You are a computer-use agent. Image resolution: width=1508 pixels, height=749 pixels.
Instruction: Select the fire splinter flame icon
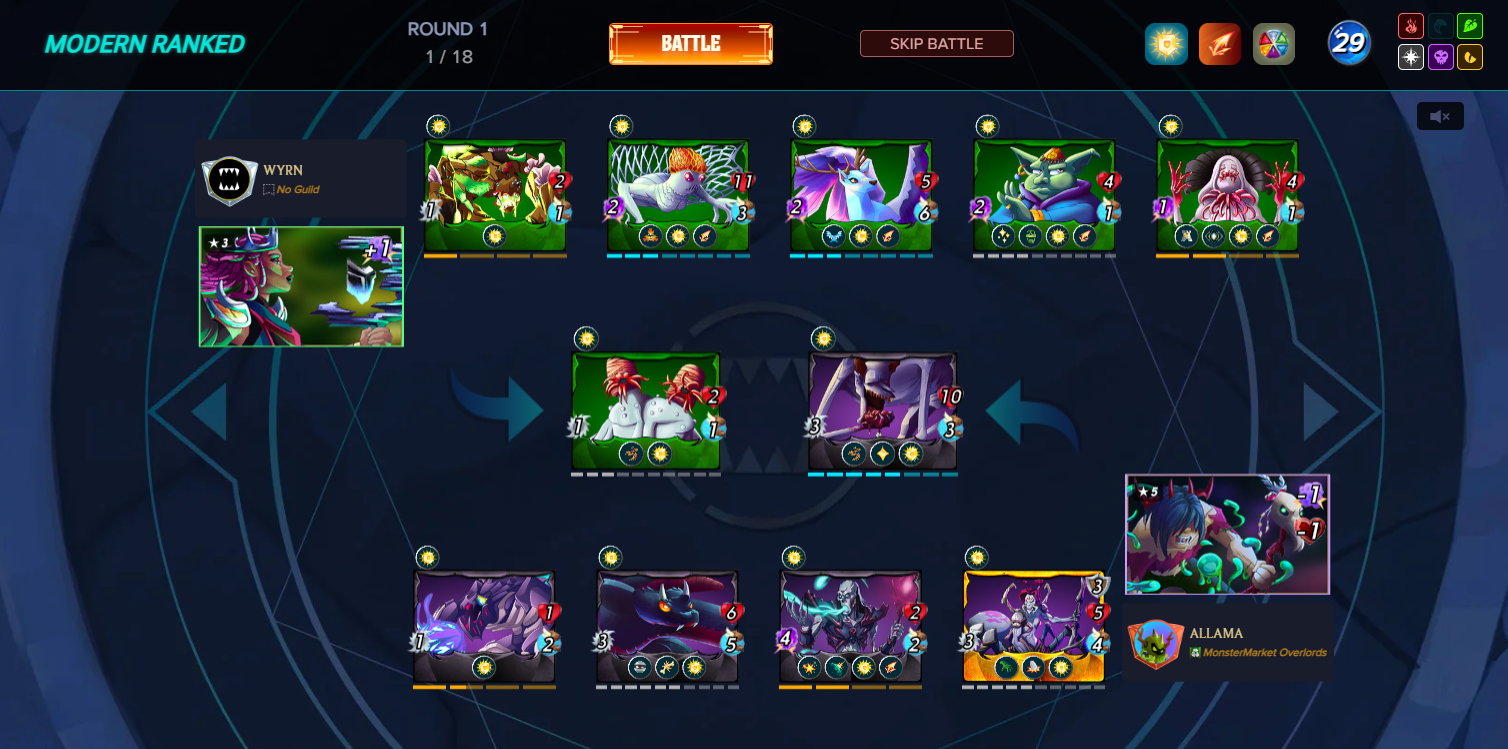coord(1411,26)
